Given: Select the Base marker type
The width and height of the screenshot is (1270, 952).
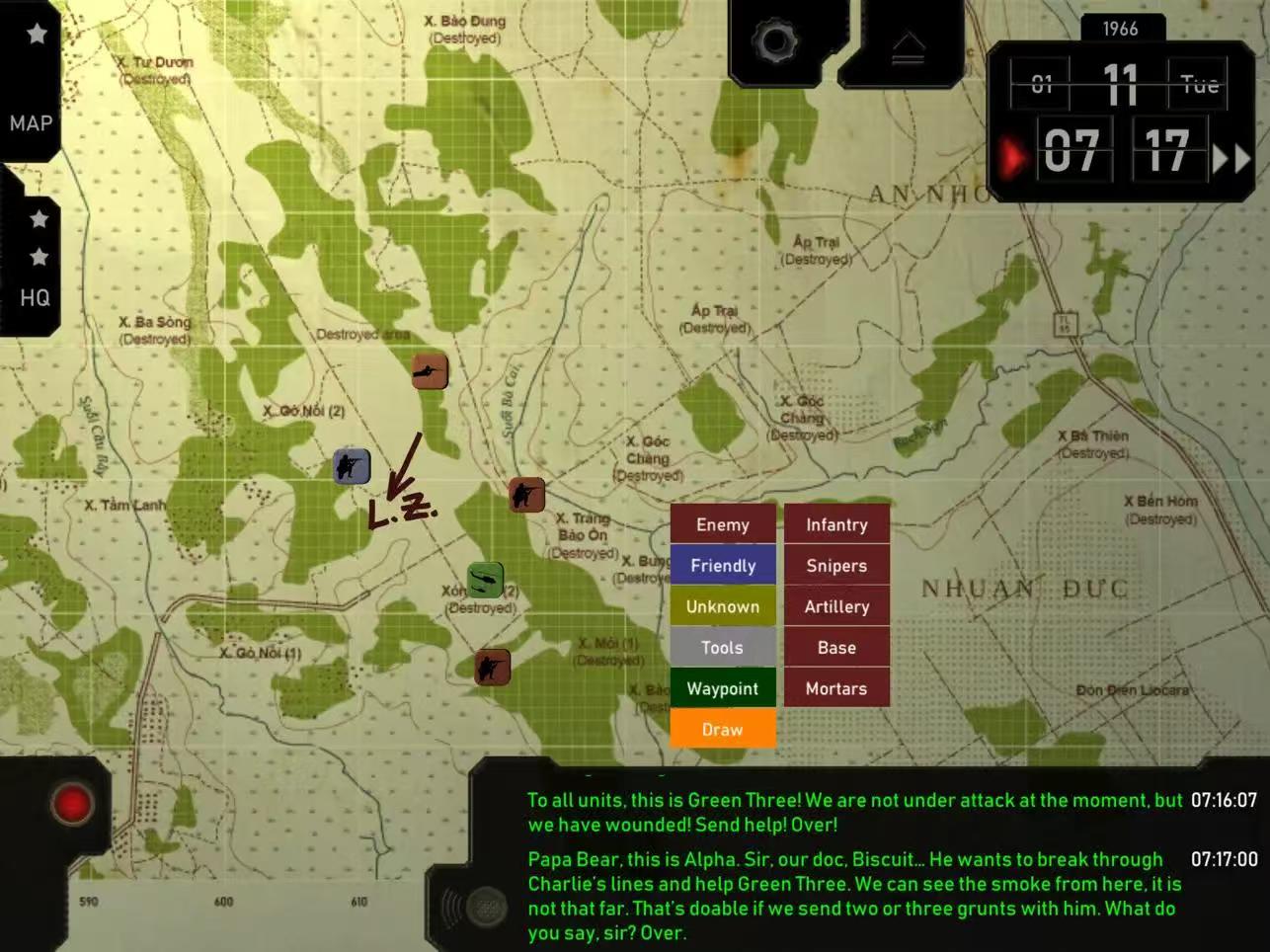Looking at the screenshot, I should click(836, 648).
